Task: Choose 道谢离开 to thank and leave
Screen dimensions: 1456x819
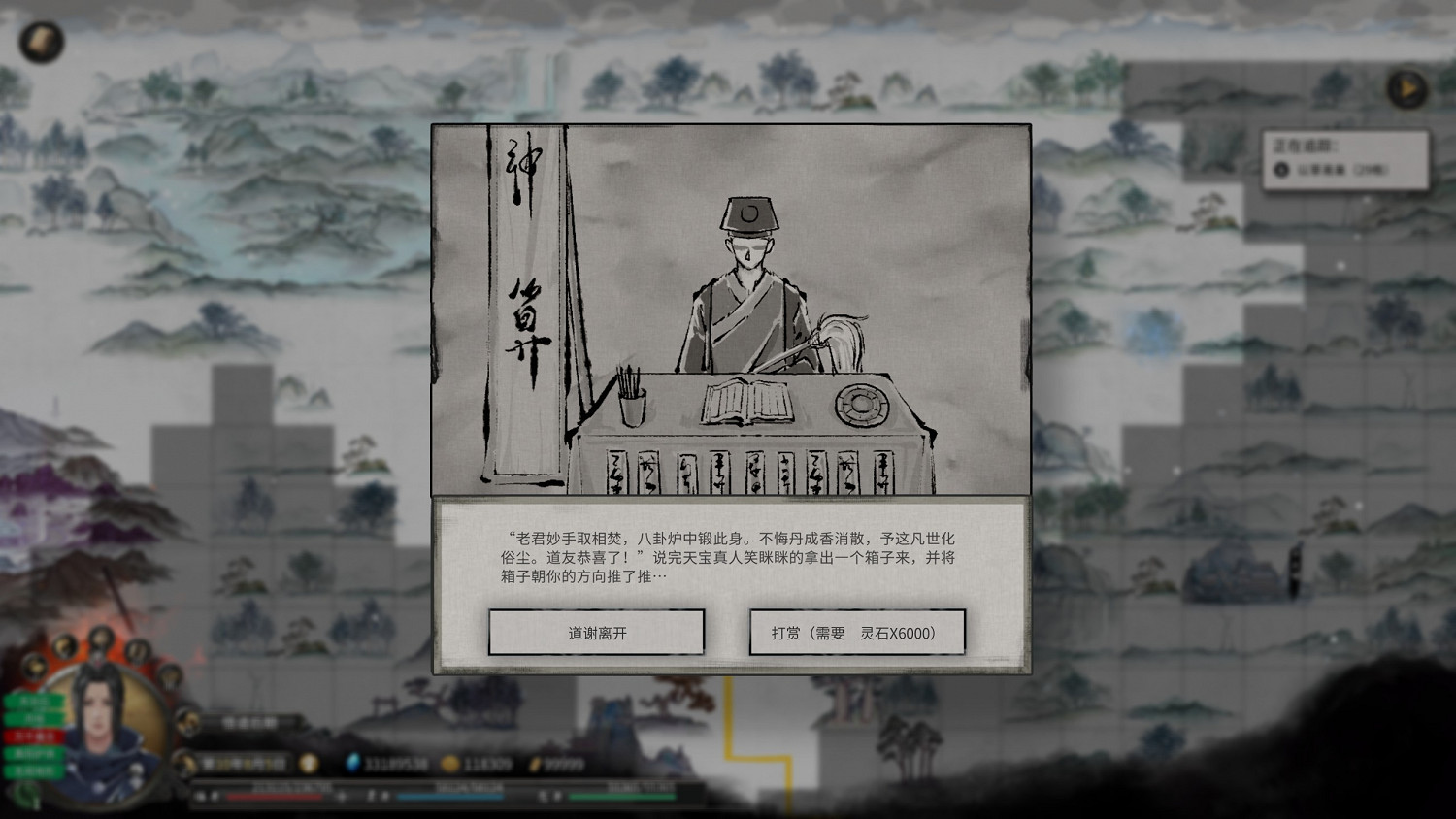Action: click(x=596, y=632)
